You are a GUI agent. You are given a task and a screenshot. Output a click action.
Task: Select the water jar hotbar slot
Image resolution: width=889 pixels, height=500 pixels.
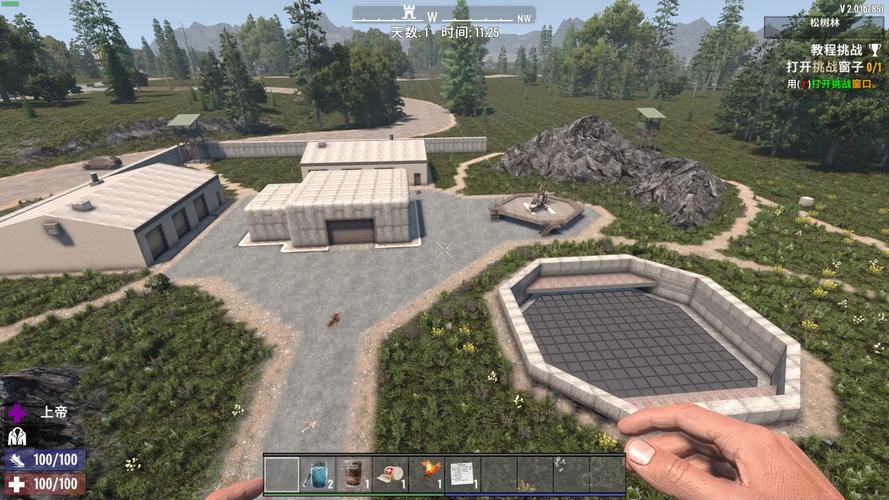318,473
